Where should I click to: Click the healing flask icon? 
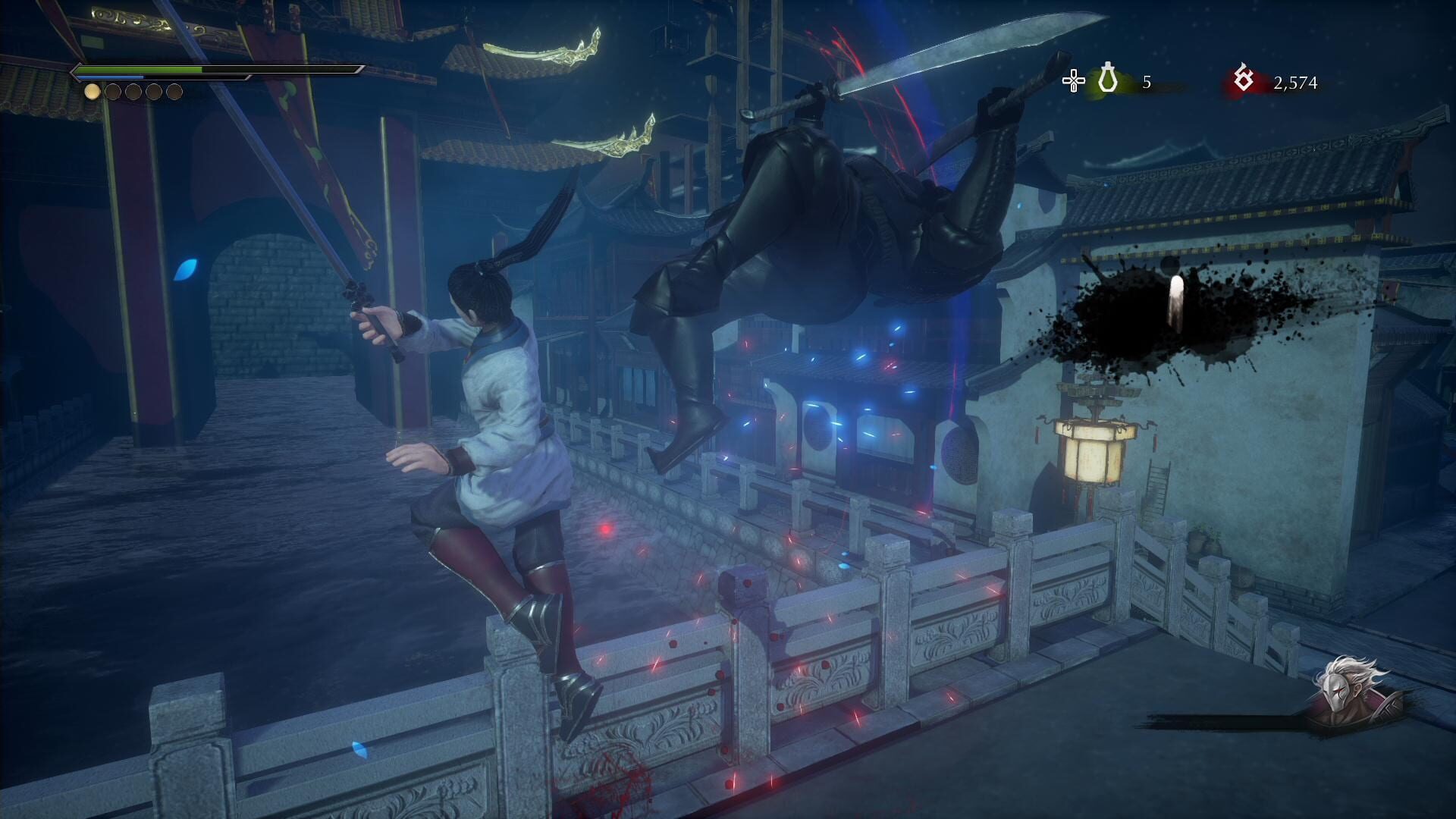tap(1107, 78)
